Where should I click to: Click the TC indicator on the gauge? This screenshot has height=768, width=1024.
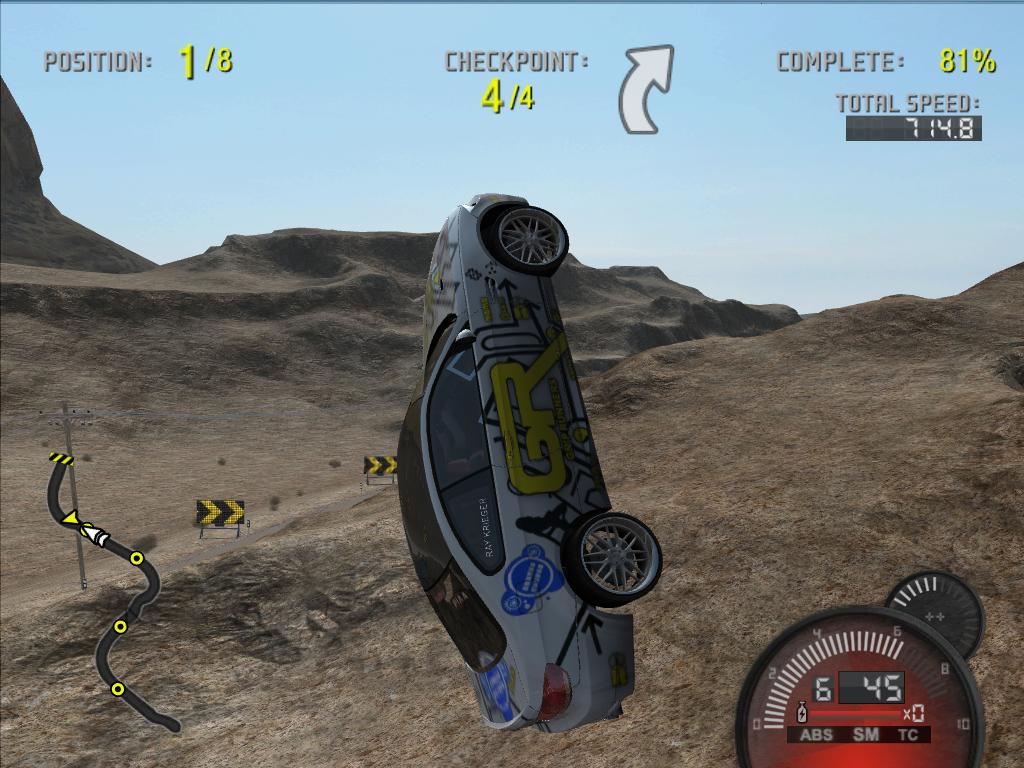[x=908, y=735]
